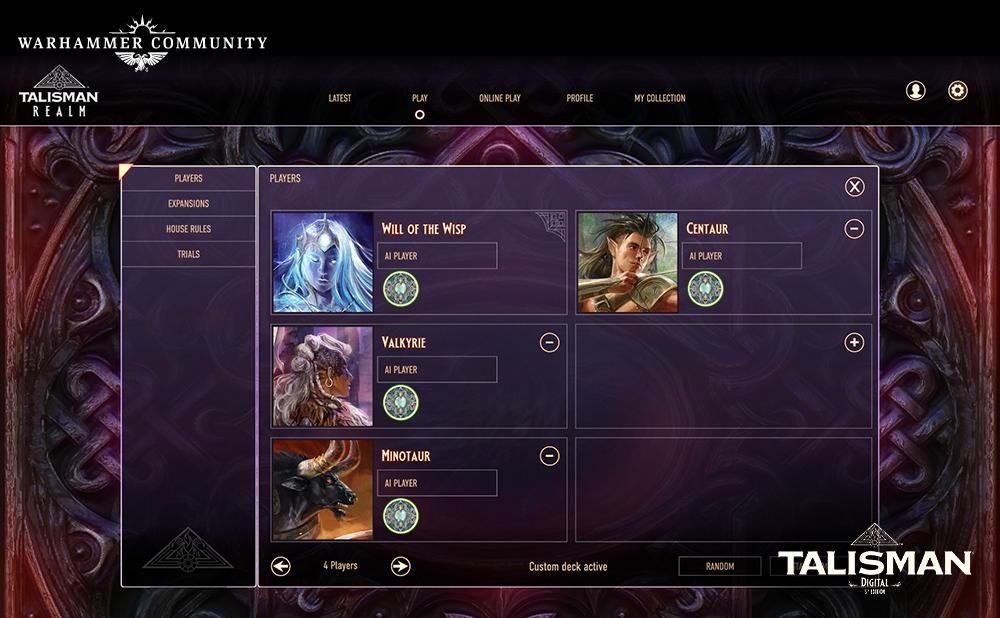Remove the Minotaur player
Viewport: 1000px width, 618px height.
[x=549, y=457]
